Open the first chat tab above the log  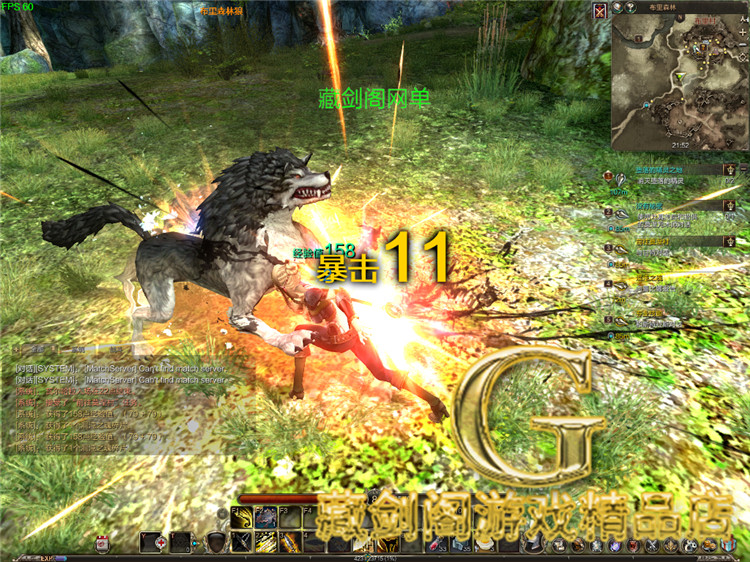pyautogui.click(x=36, y=349)
